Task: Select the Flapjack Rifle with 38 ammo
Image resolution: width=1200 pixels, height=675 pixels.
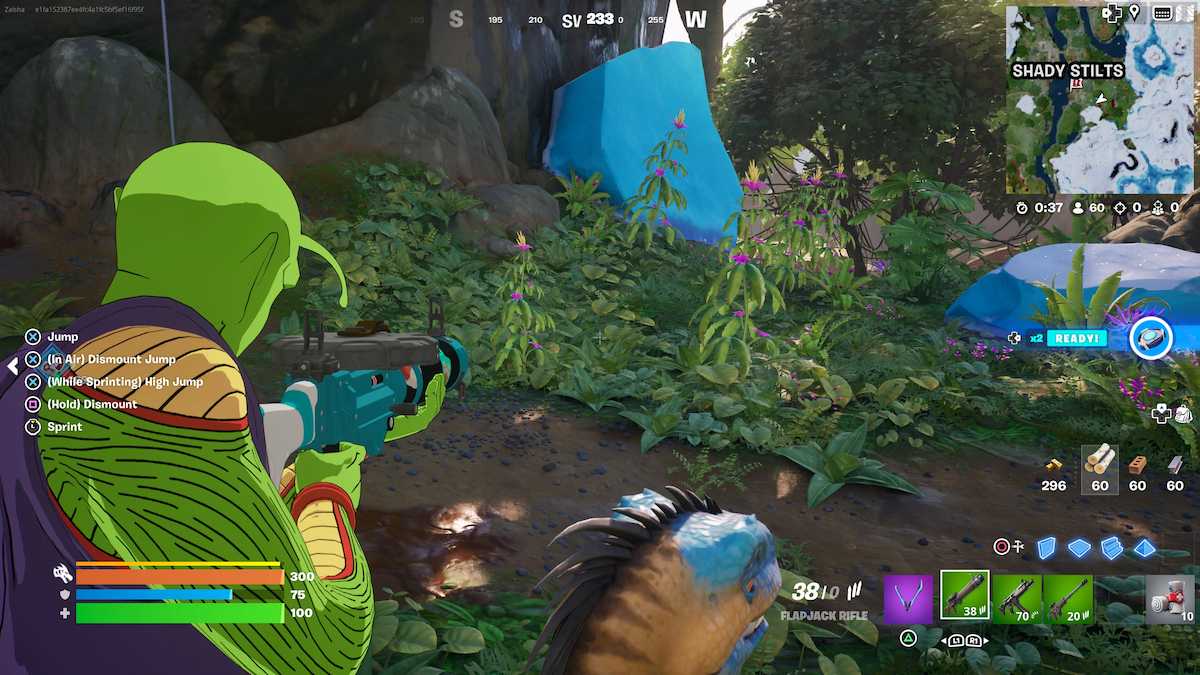Action: point(965,596)
